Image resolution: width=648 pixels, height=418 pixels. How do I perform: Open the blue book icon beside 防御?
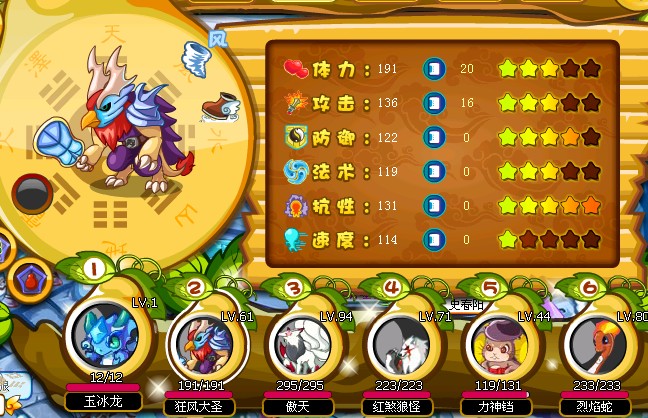tap(434, 137)
